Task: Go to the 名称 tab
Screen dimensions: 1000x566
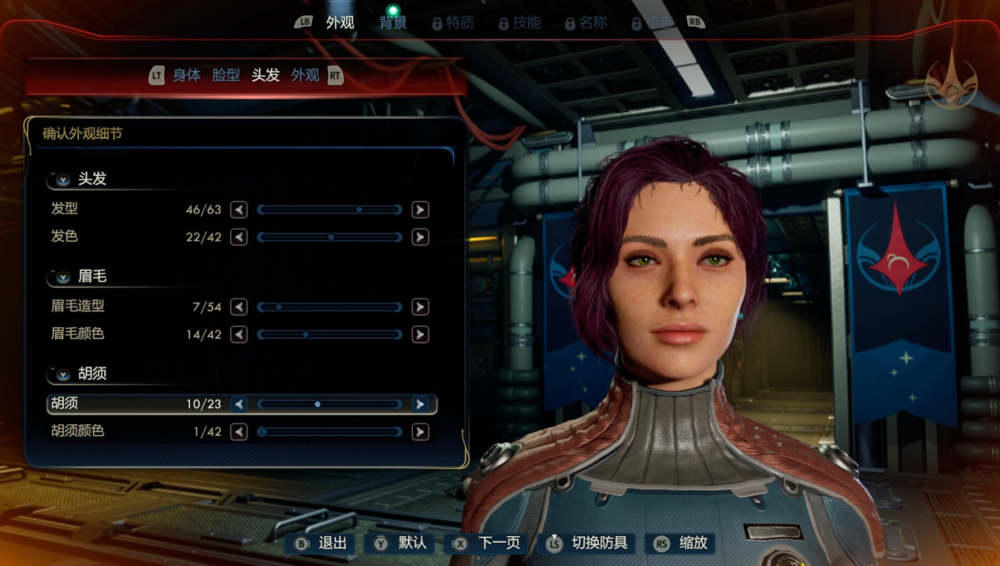Action: tap(592, 22)
